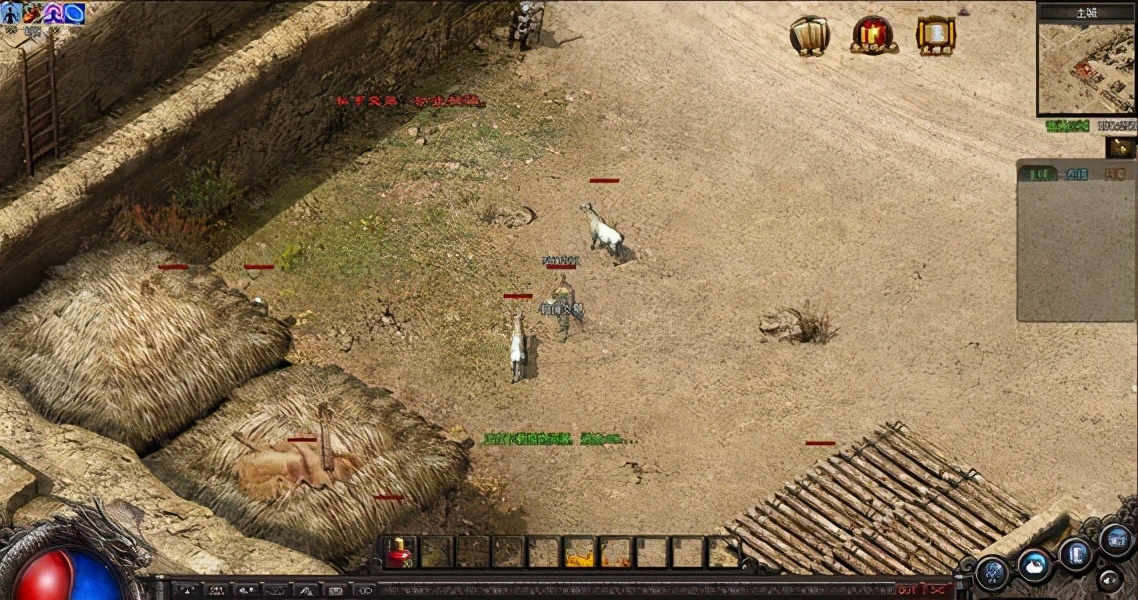Click the blue book round menu button
Viewport: 1138px width, 600px height.
[1076, 554]
